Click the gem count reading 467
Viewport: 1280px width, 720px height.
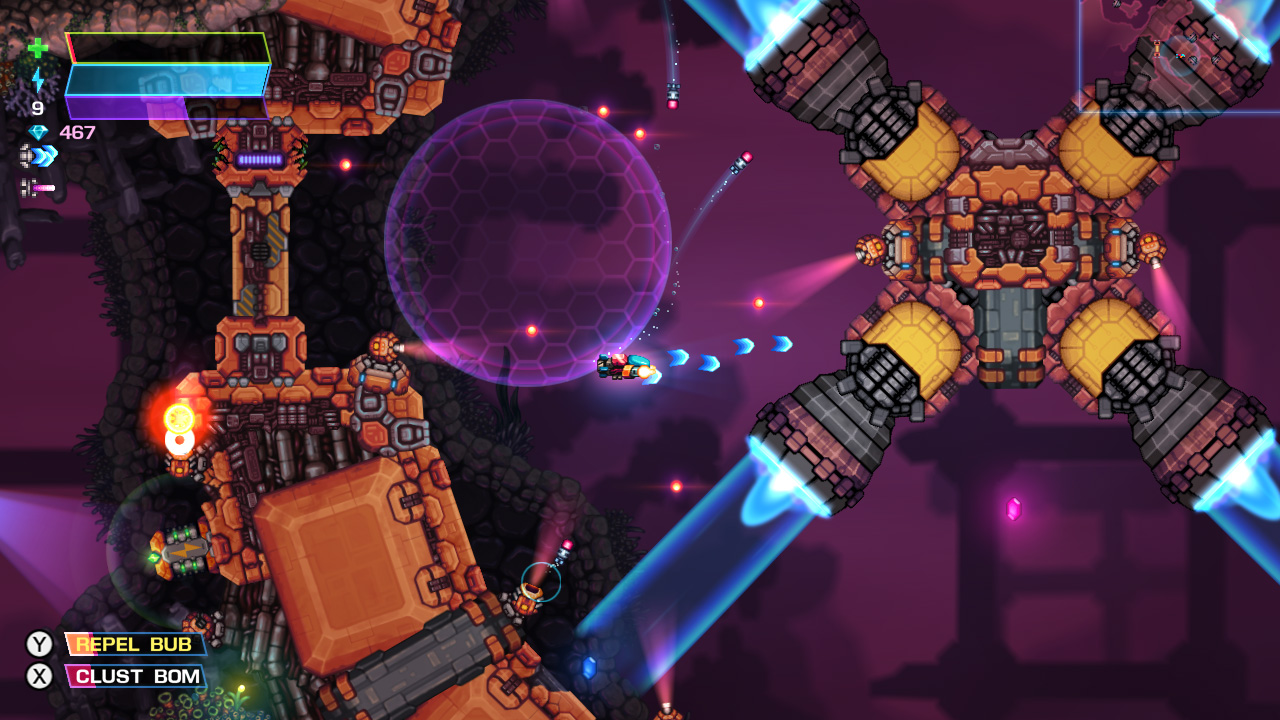[x=77, y=131]
